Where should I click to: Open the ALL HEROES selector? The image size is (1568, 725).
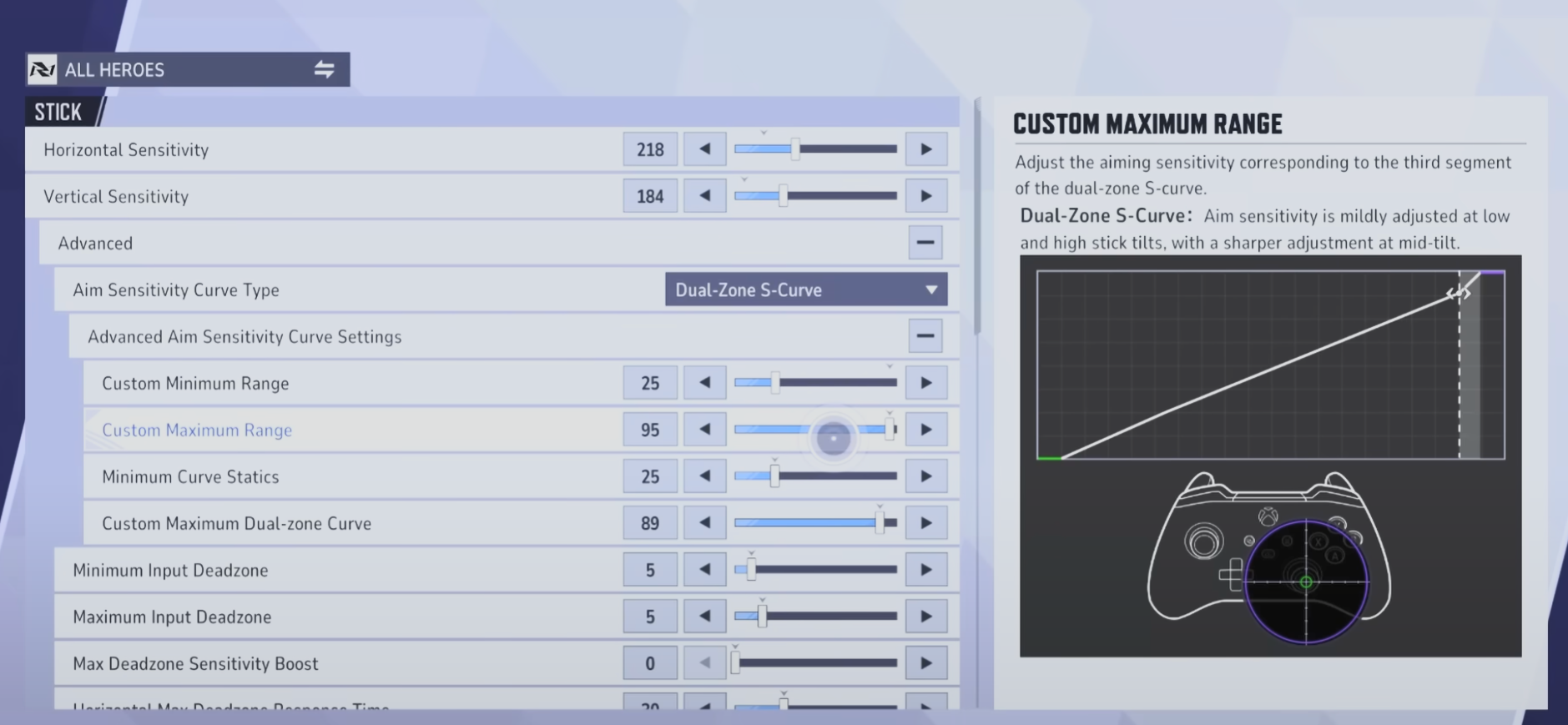click(x=150, y=69)
